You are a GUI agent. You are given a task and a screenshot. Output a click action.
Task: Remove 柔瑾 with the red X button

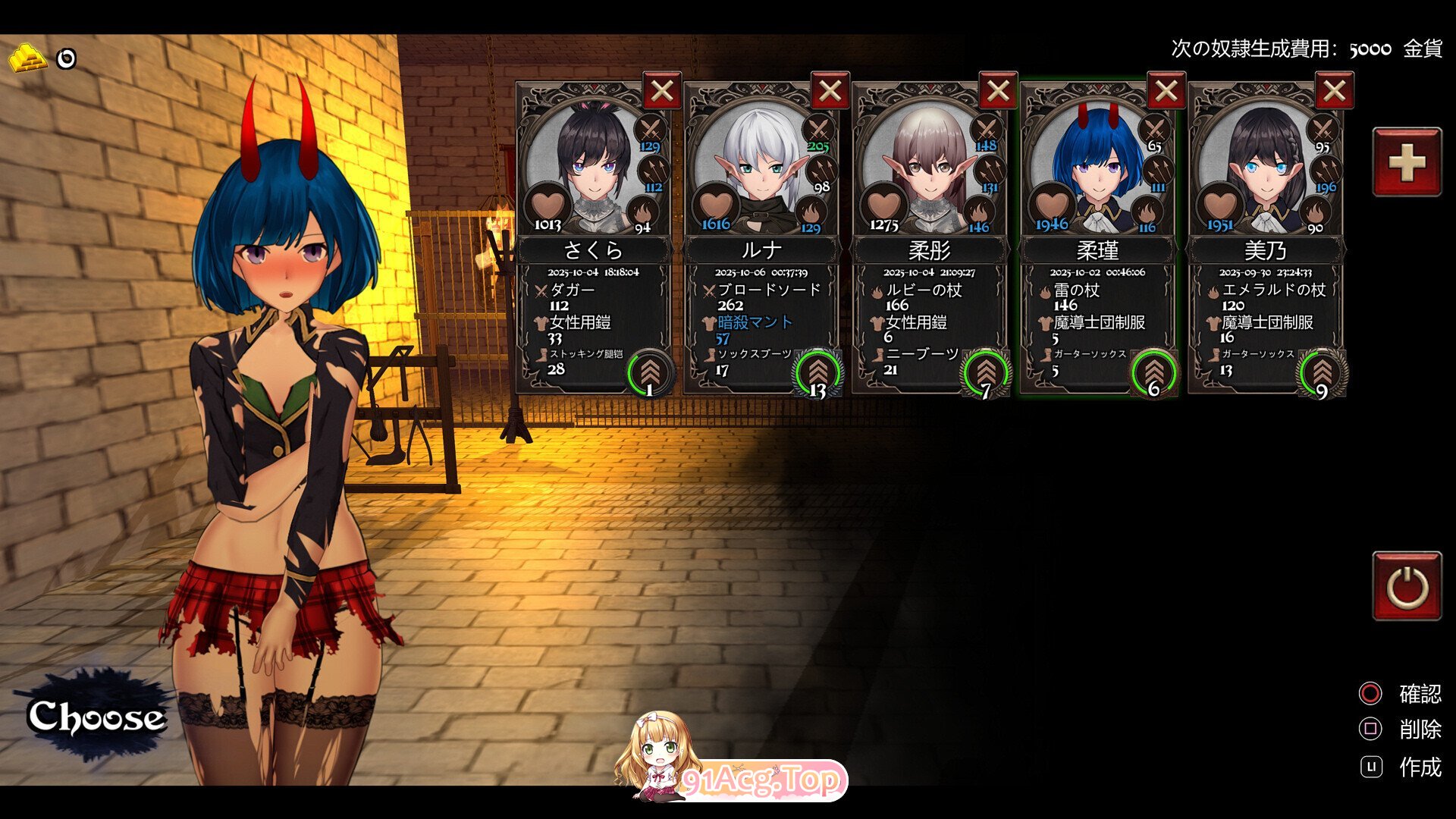[1166, 92]
